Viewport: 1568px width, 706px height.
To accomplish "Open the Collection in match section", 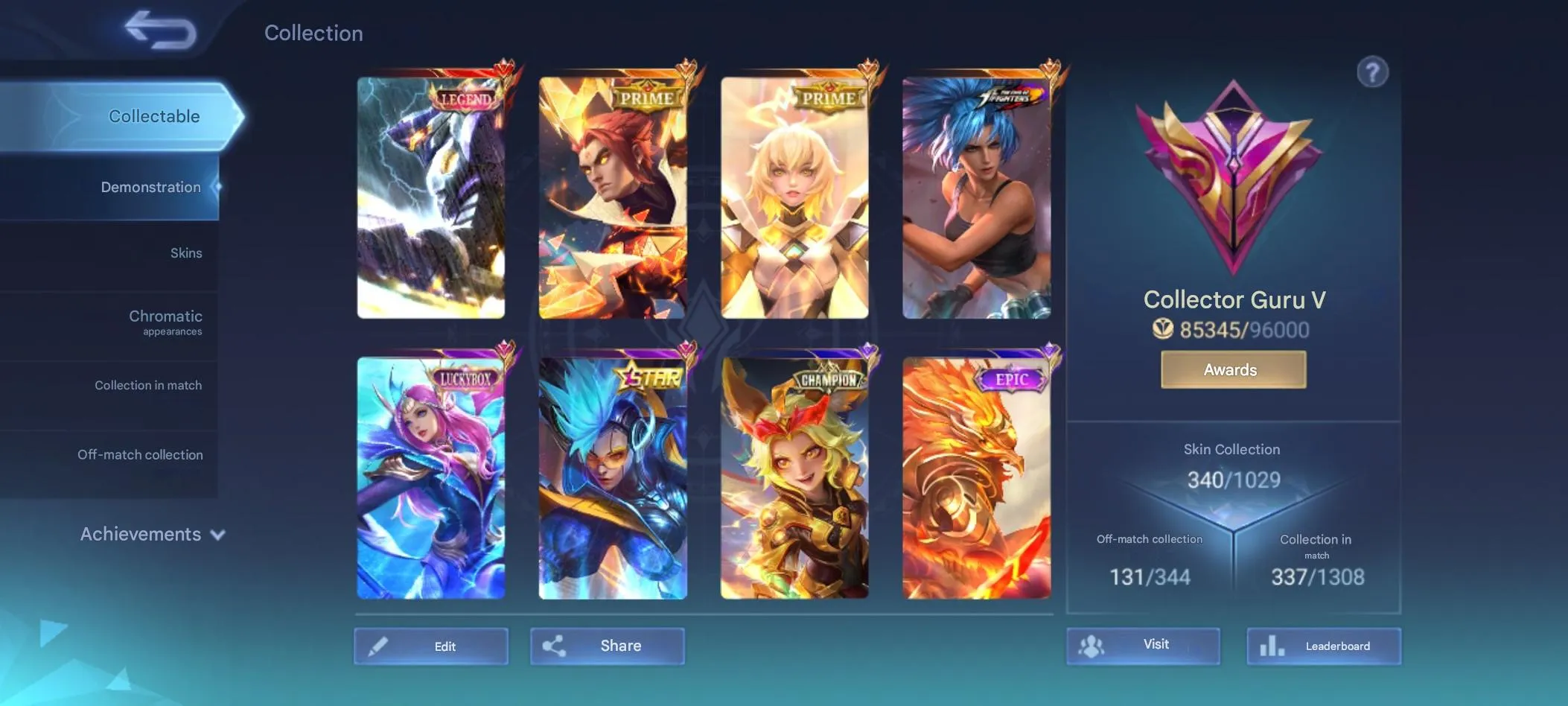I will click(148, 385).
